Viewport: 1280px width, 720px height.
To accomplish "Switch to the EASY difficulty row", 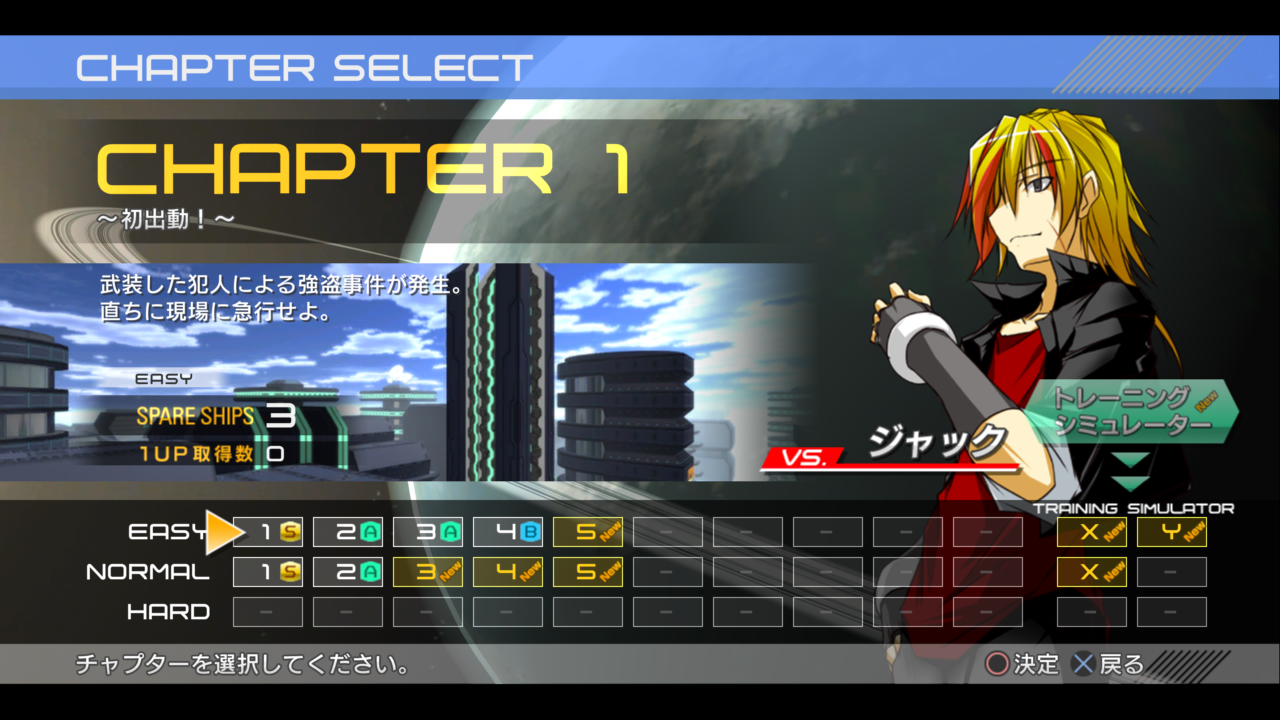I will [x=166, y=532].
